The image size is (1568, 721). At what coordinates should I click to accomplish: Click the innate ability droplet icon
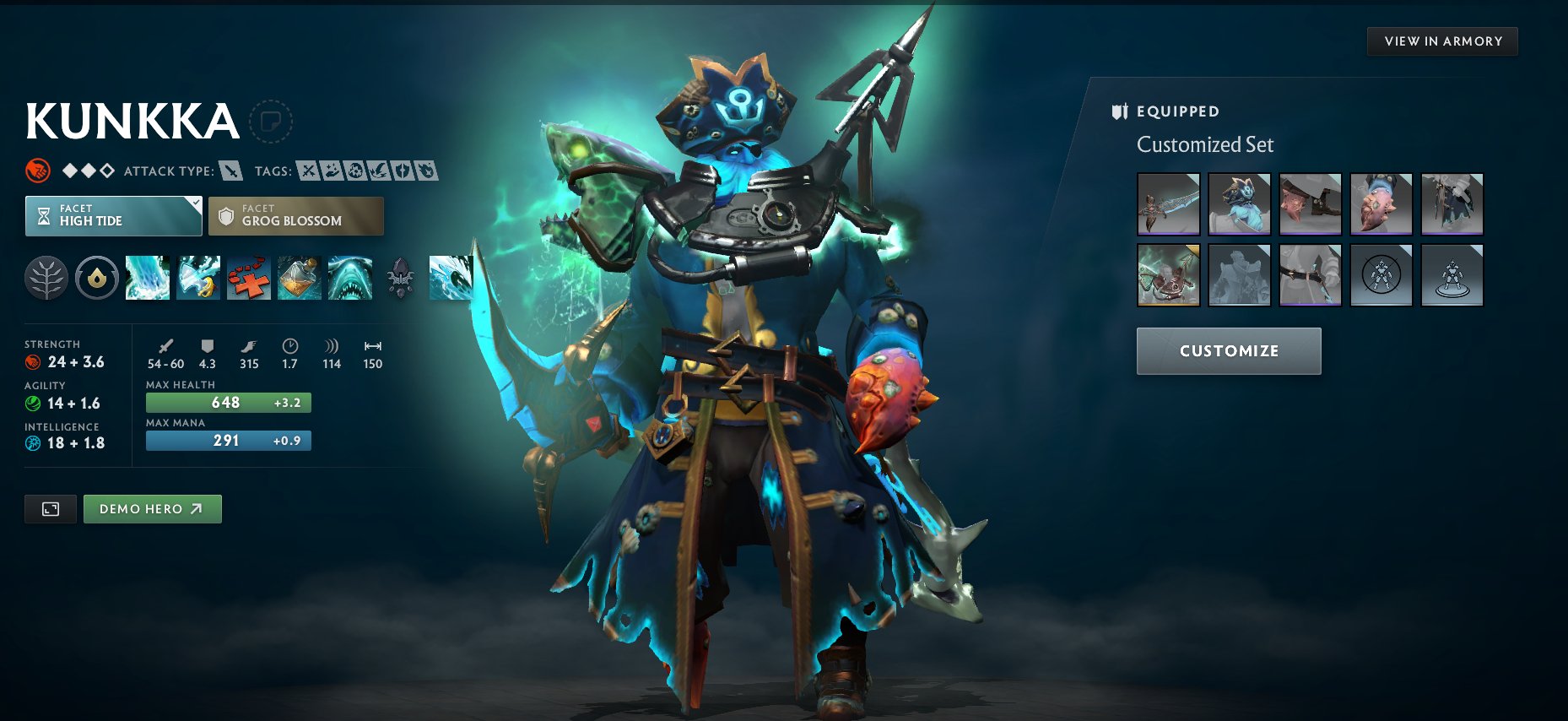click(x=98, y=279)
